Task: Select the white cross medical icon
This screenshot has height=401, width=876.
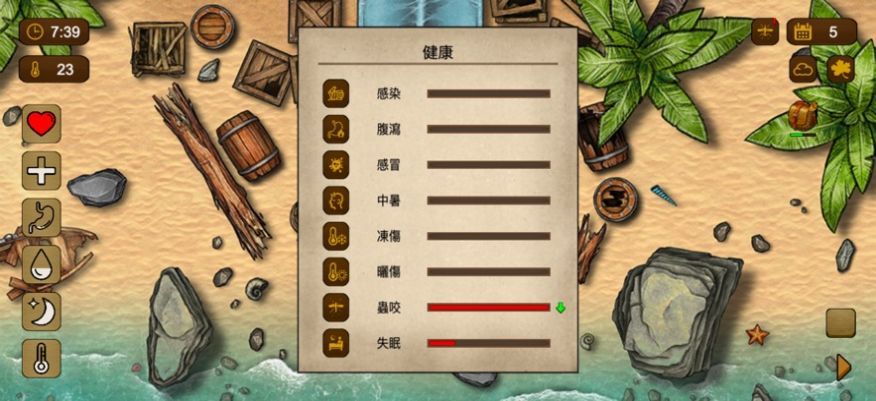Action: 41,171
